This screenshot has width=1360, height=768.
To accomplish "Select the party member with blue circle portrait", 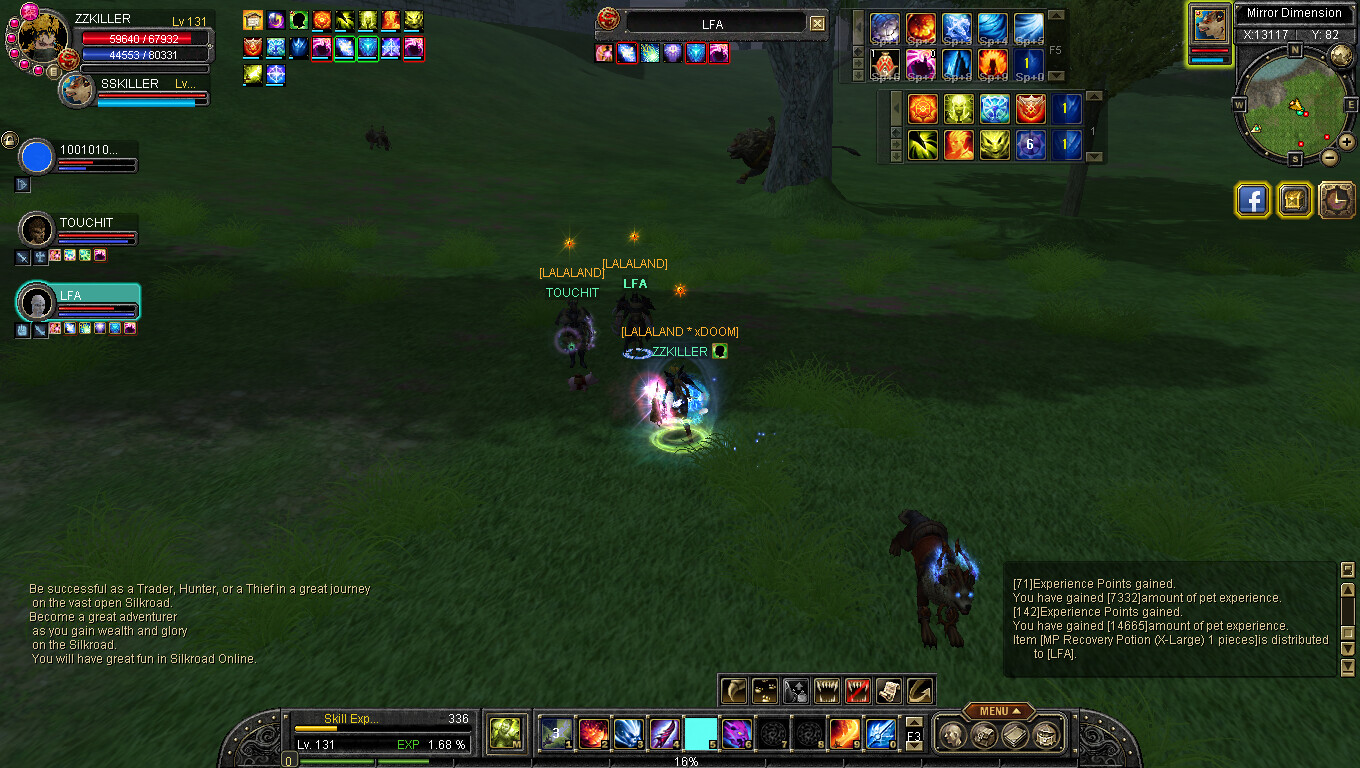I will click(x=37, y=157).
